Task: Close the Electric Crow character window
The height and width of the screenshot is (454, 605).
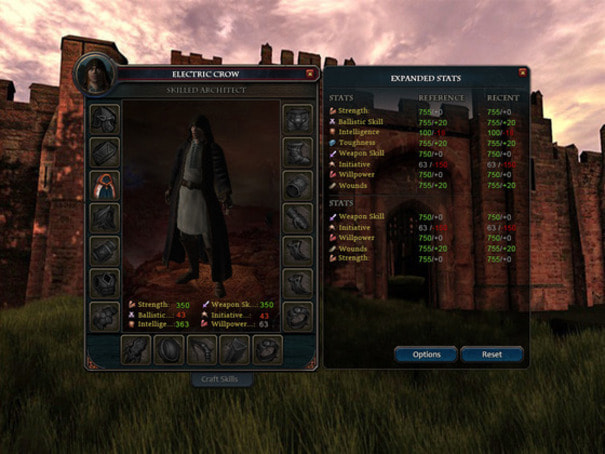Action: click(310, 73)
